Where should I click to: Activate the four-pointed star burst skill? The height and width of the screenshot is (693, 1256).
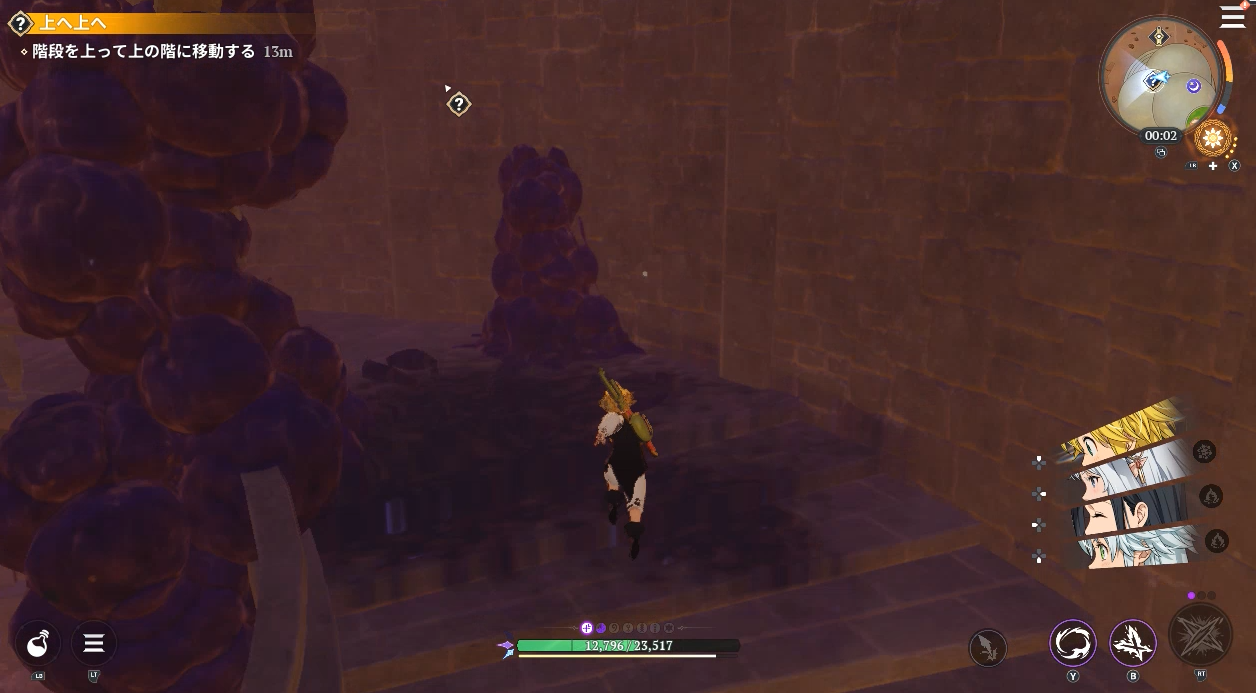click(x=1133, y=643)
